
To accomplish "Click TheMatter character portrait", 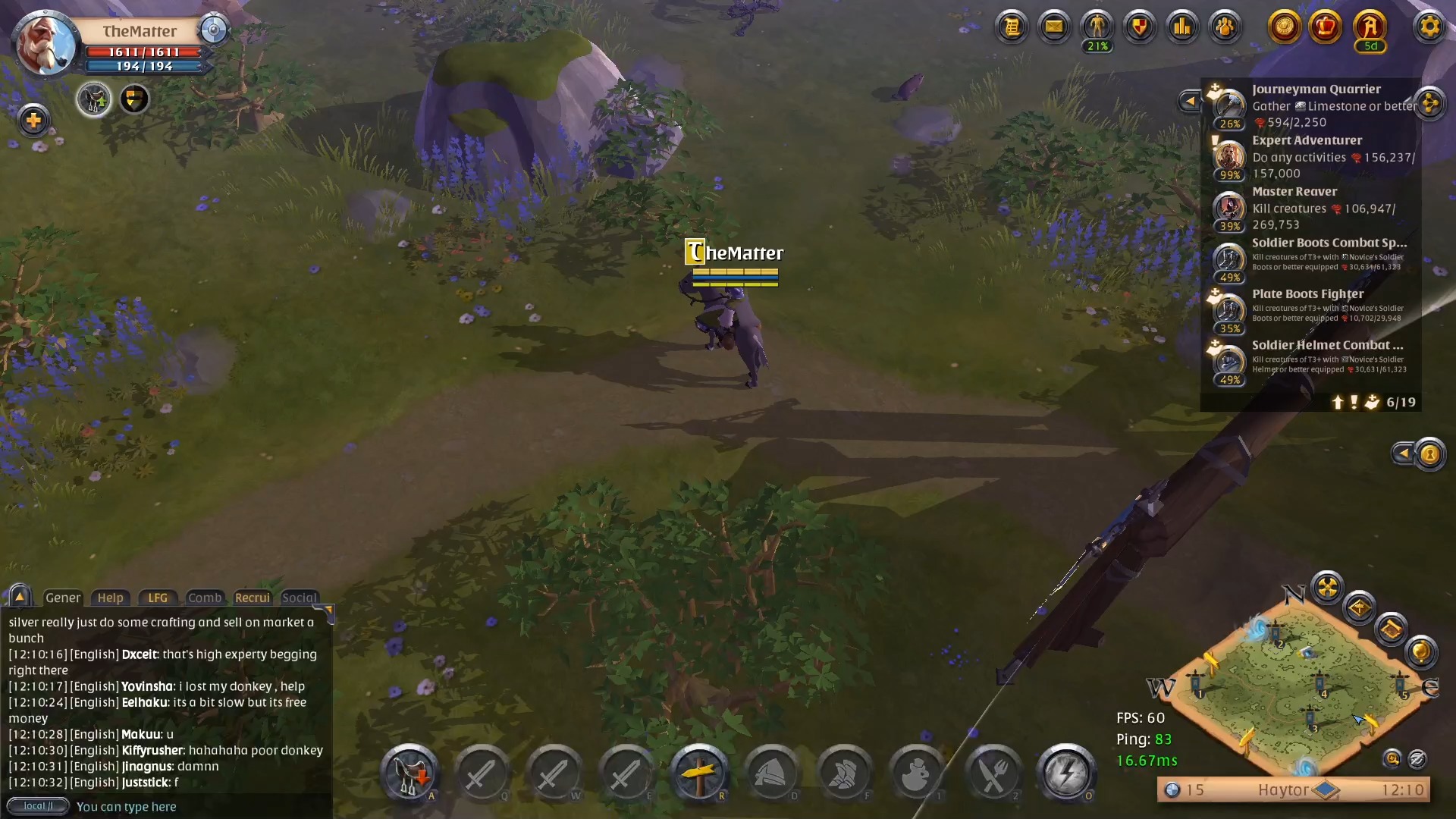I will (45, 45).
